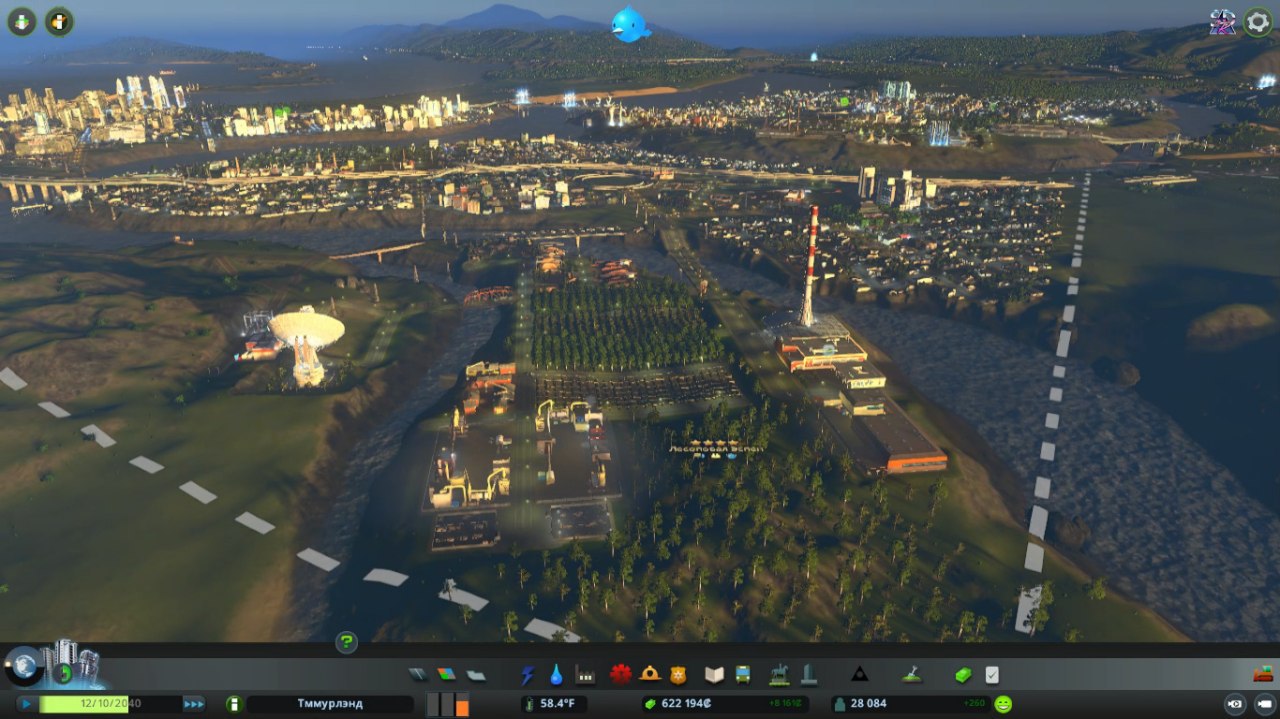
Task: Open the Roads build menu
Action: click(417, 675)
